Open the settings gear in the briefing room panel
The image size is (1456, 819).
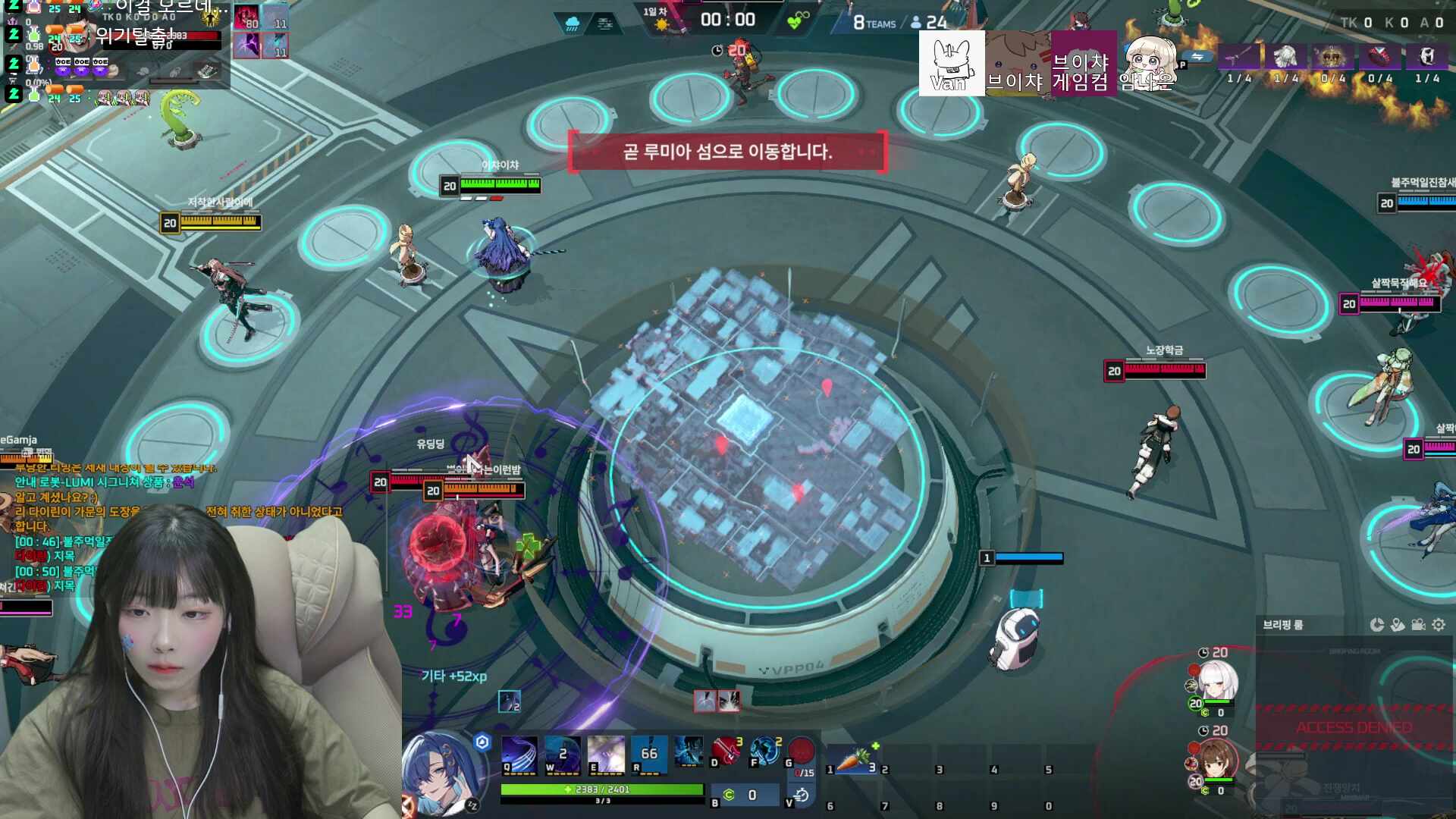pyautogui.click(x=1439, y=625)
